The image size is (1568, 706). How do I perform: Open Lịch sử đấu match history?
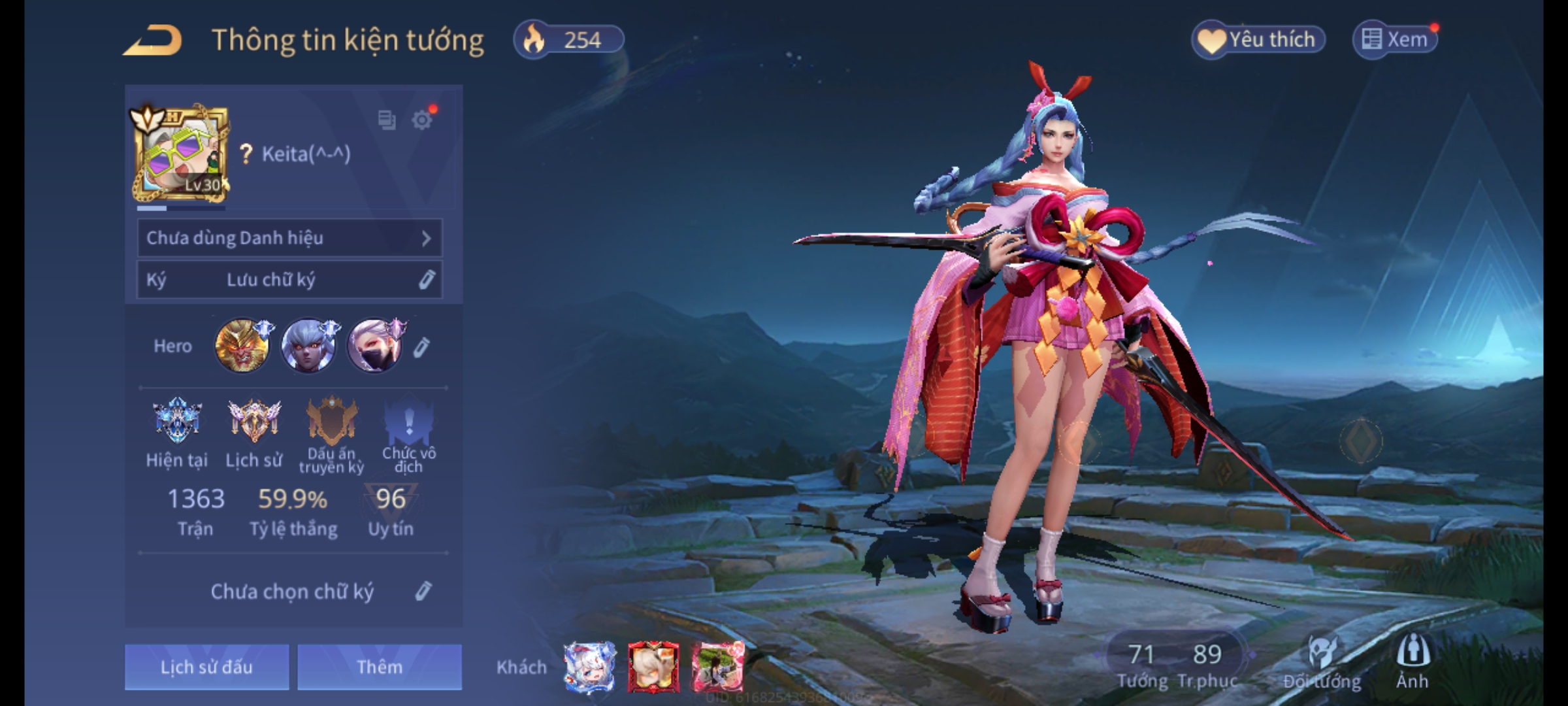(x=206, y=667)
